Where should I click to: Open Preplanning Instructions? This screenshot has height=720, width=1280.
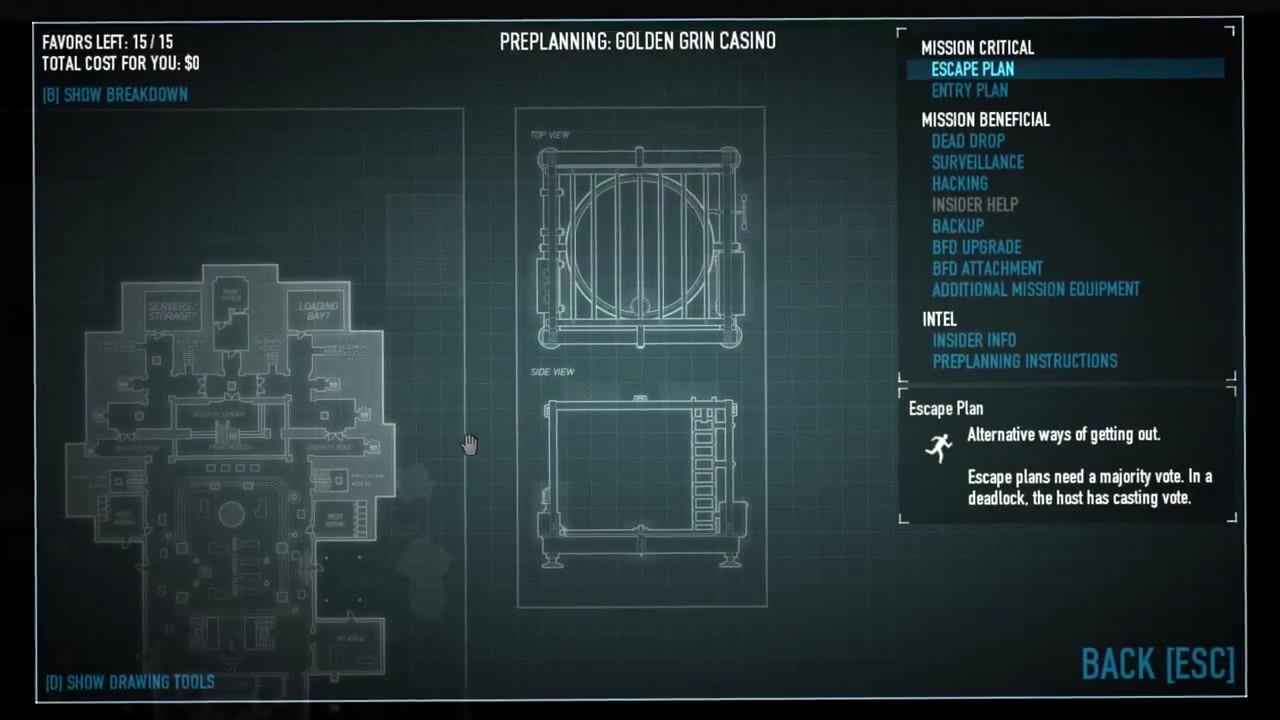click(1024, 361)
